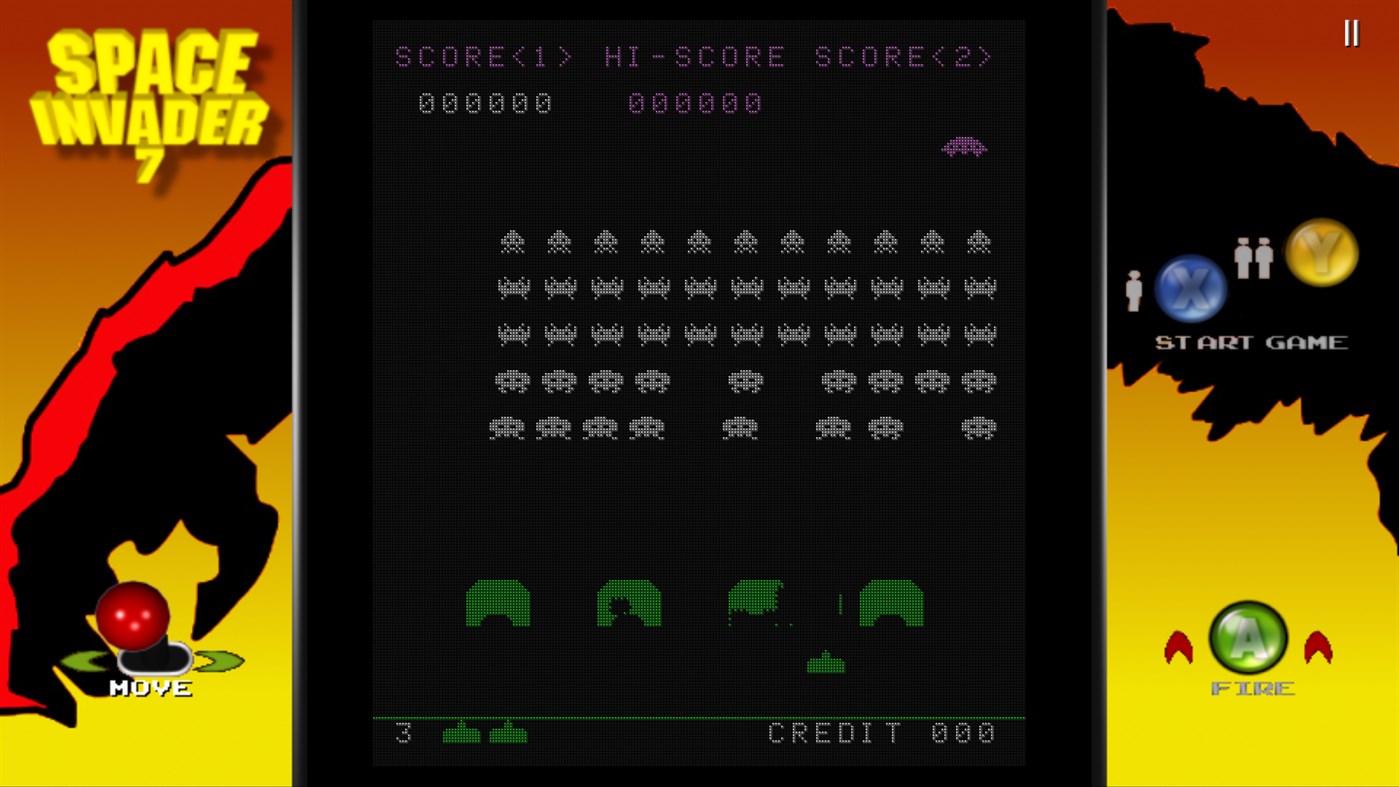Screen dimensions: 1399x787
Task: Select the SCORE<1> label
Action: 485,56
